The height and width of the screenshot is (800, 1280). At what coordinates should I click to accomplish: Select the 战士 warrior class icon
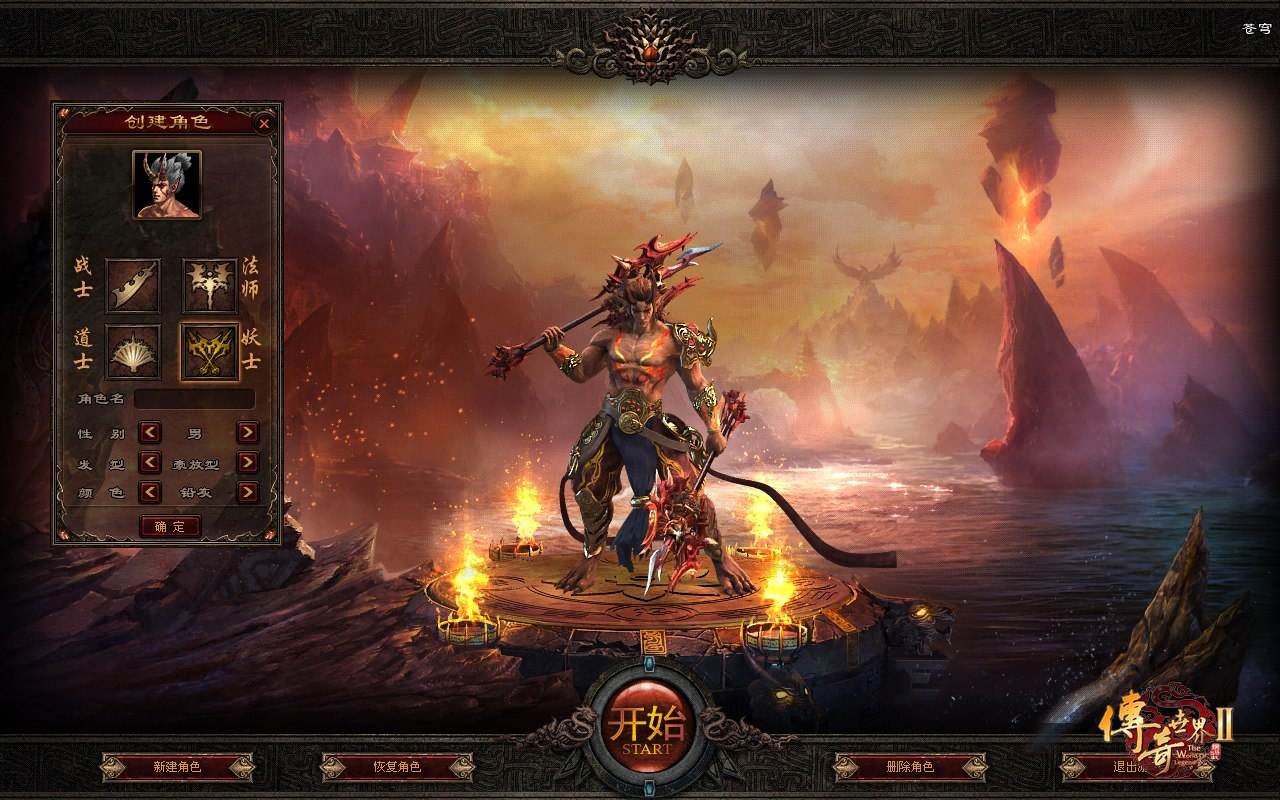tap(133, 285)
